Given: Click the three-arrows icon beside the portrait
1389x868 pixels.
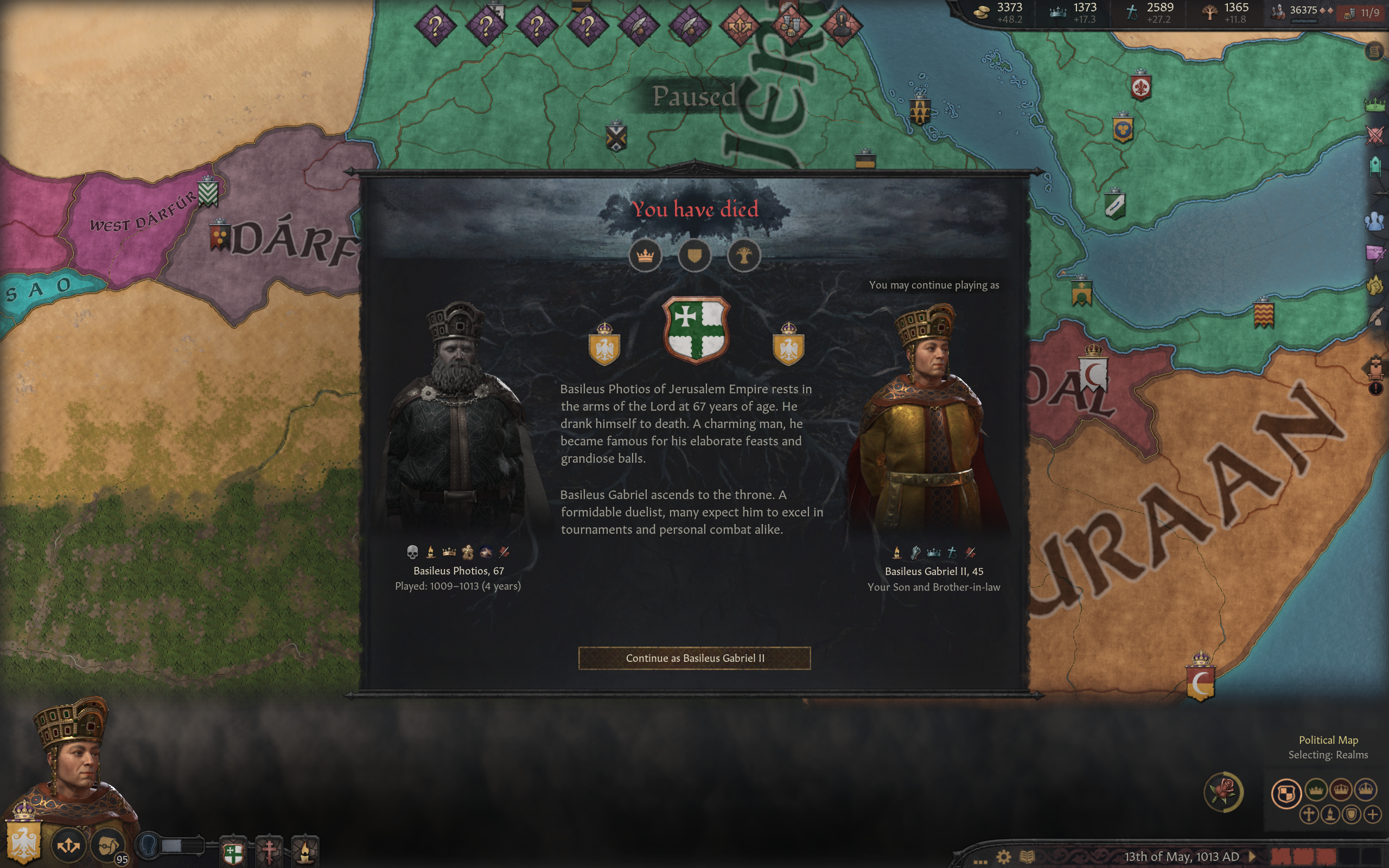Looking at the screenshot, I should (x=68, y=845).
